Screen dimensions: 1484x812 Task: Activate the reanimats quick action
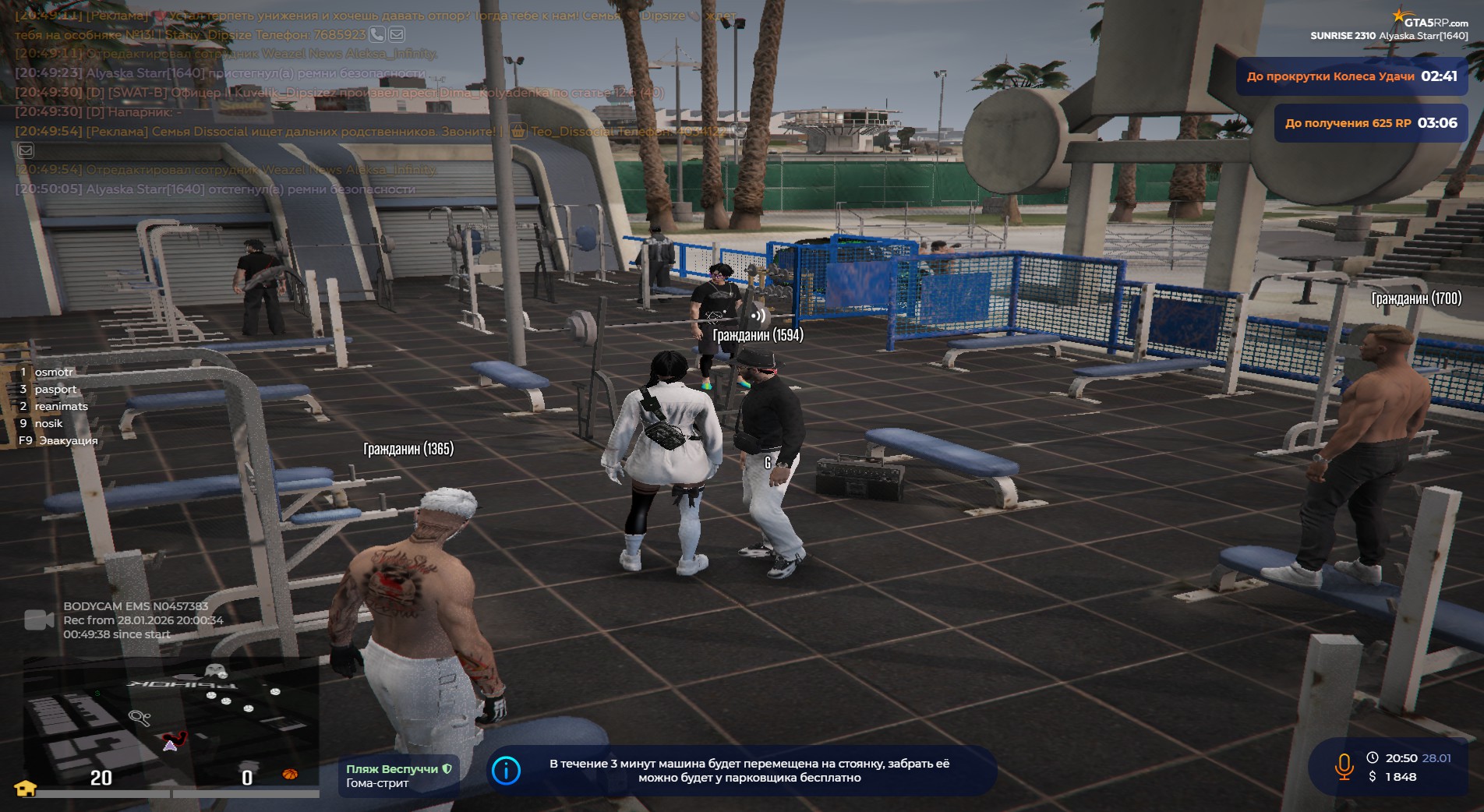pos(61,407)
